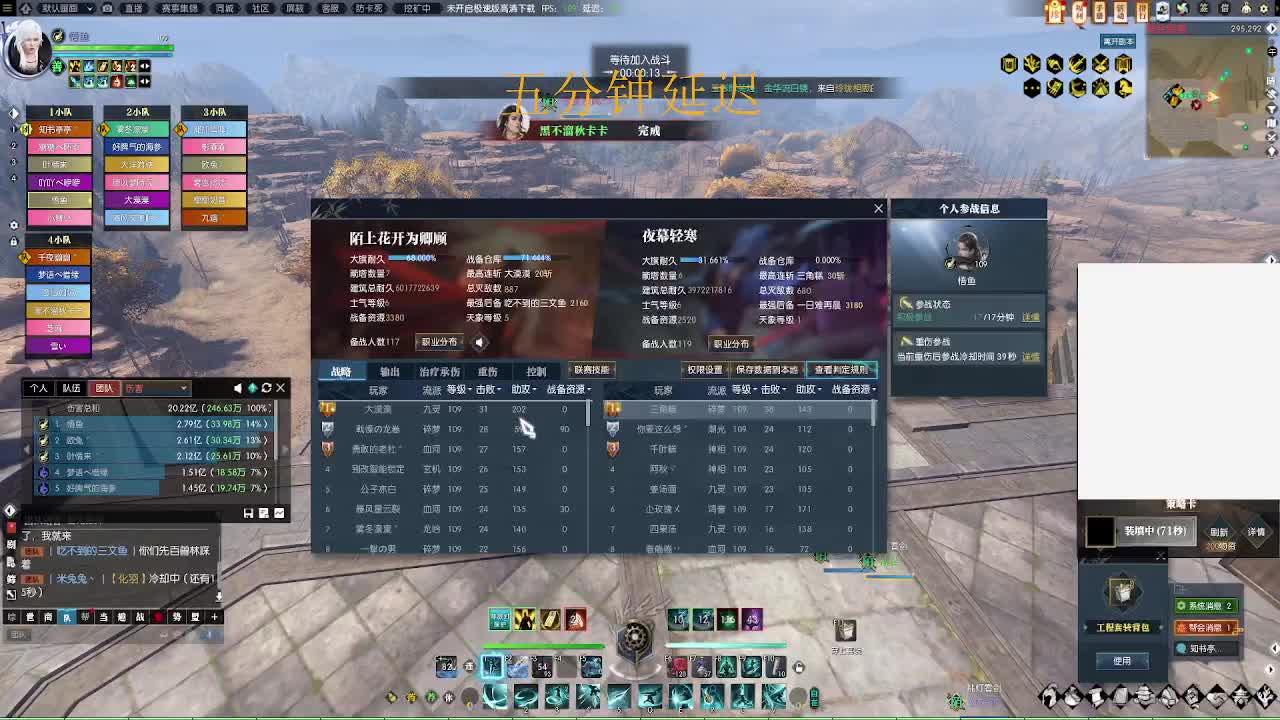This screenshot has width=1280, height=720.
Task: Open the chart statistics icon on damage panel
Action: 280,513
